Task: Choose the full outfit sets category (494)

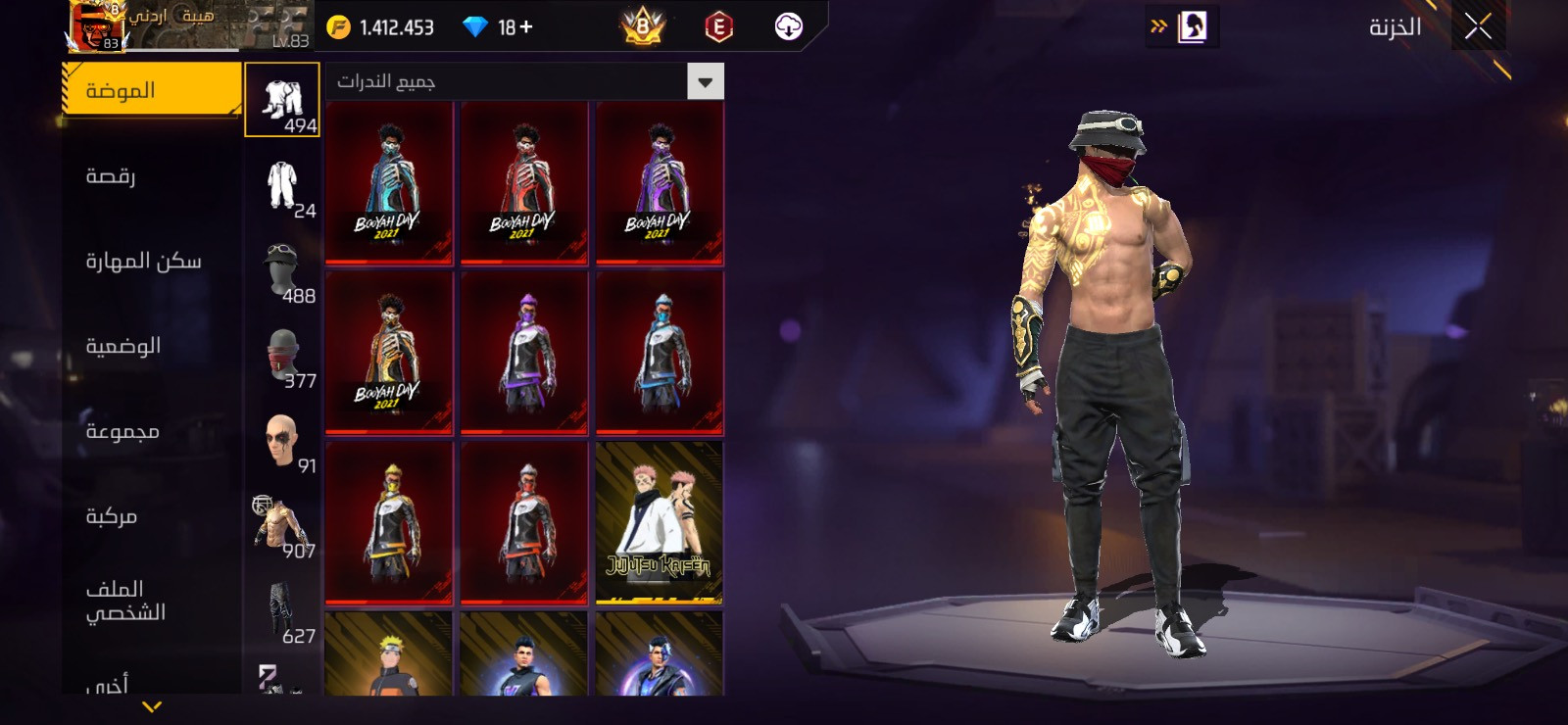Action: coord(282,100)
